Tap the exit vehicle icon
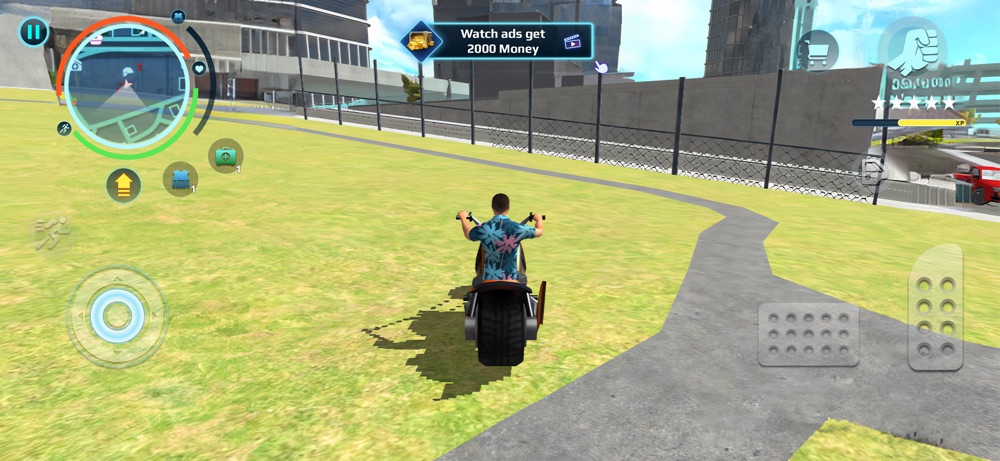 click(873, 171)
